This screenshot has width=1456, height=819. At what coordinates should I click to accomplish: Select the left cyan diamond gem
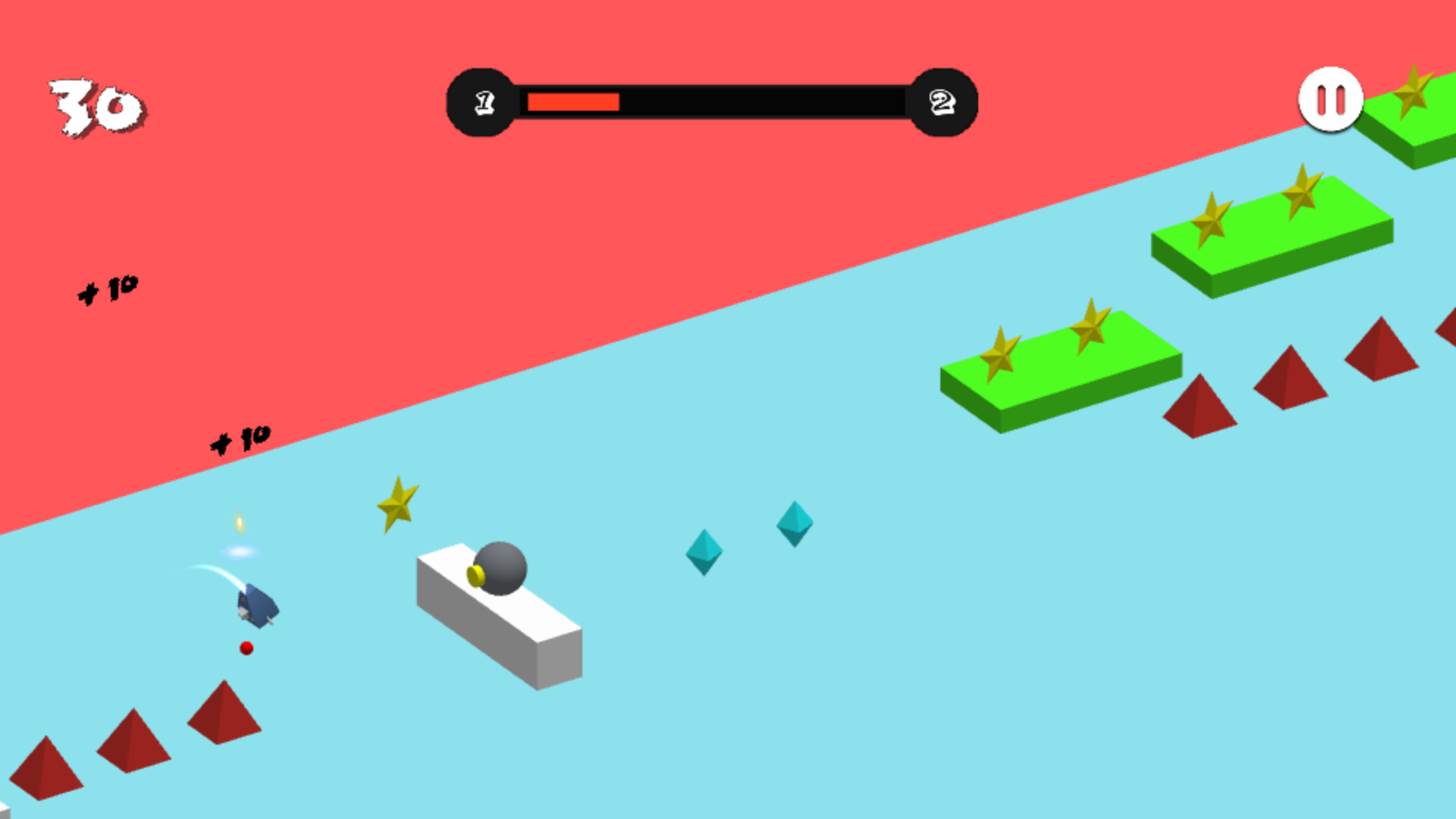pyautogui.click(x=704, y=554)
